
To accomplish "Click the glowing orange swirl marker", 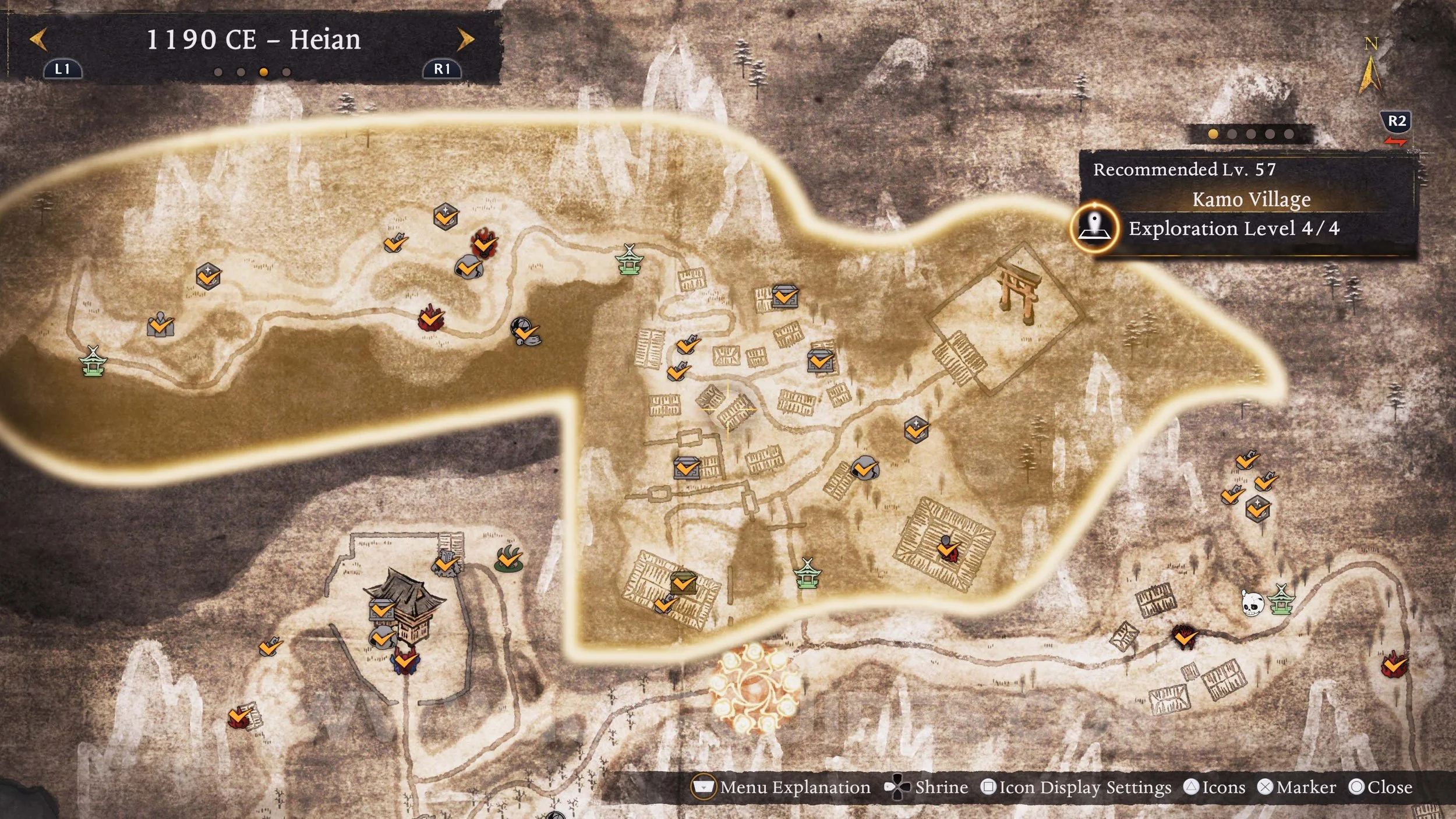I will click(754, 690).
